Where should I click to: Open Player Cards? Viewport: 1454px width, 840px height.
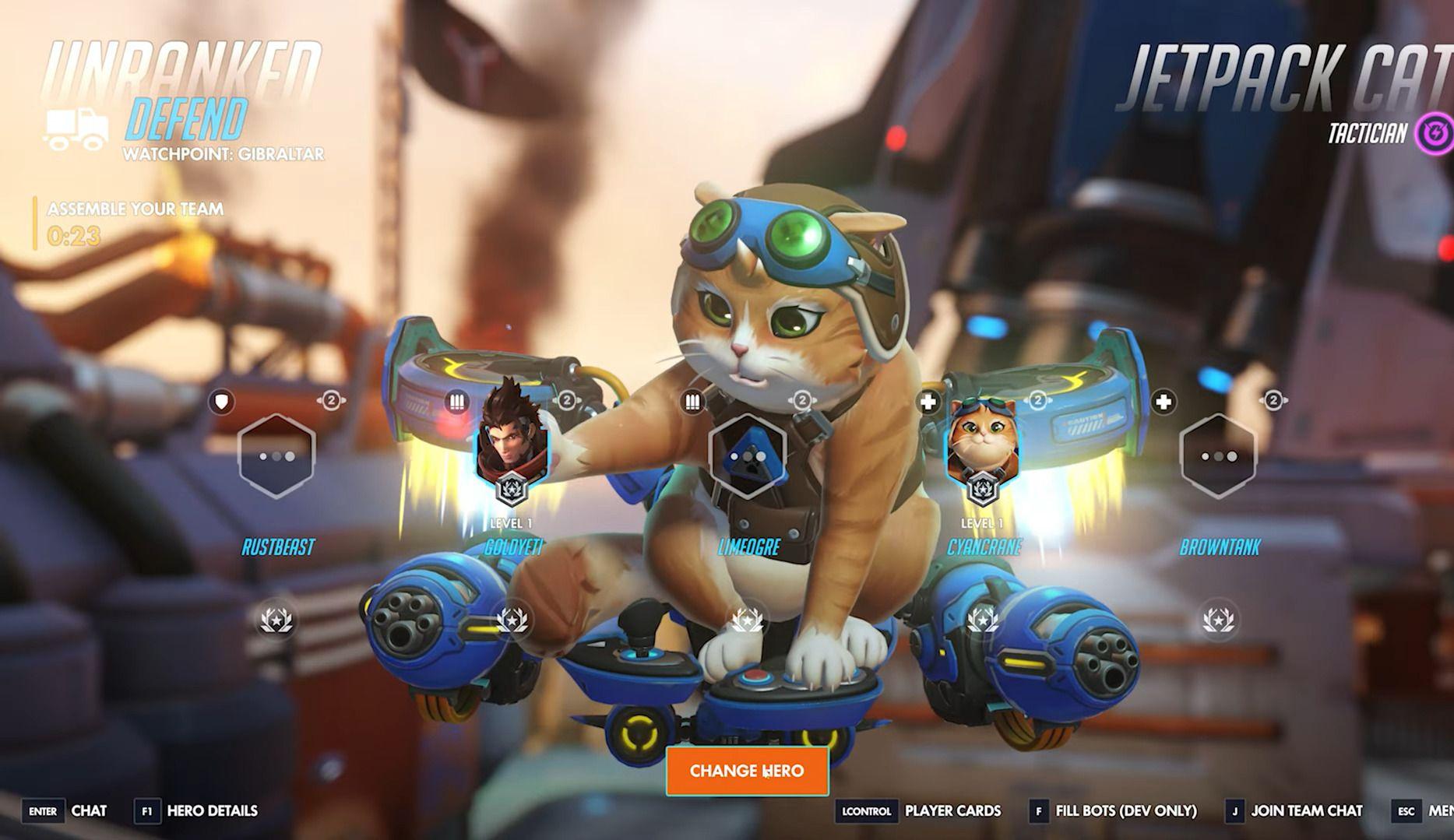(x=952, y=810)
